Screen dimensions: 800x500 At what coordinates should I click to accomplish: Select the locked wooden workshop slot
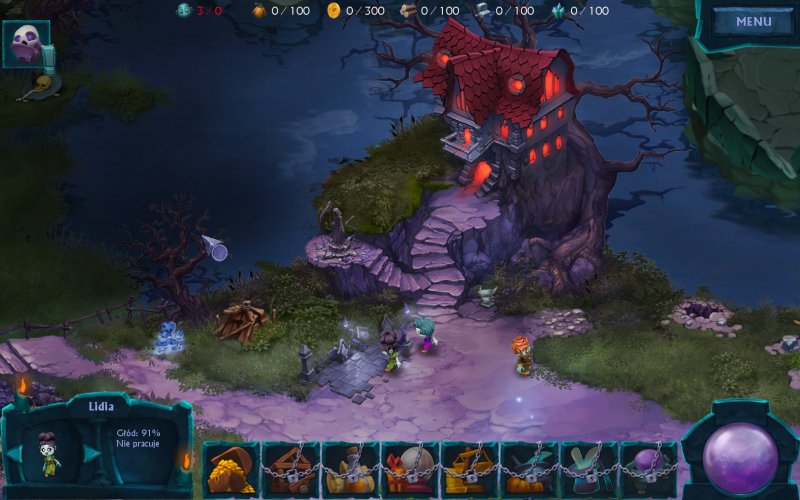click(290, 470)
